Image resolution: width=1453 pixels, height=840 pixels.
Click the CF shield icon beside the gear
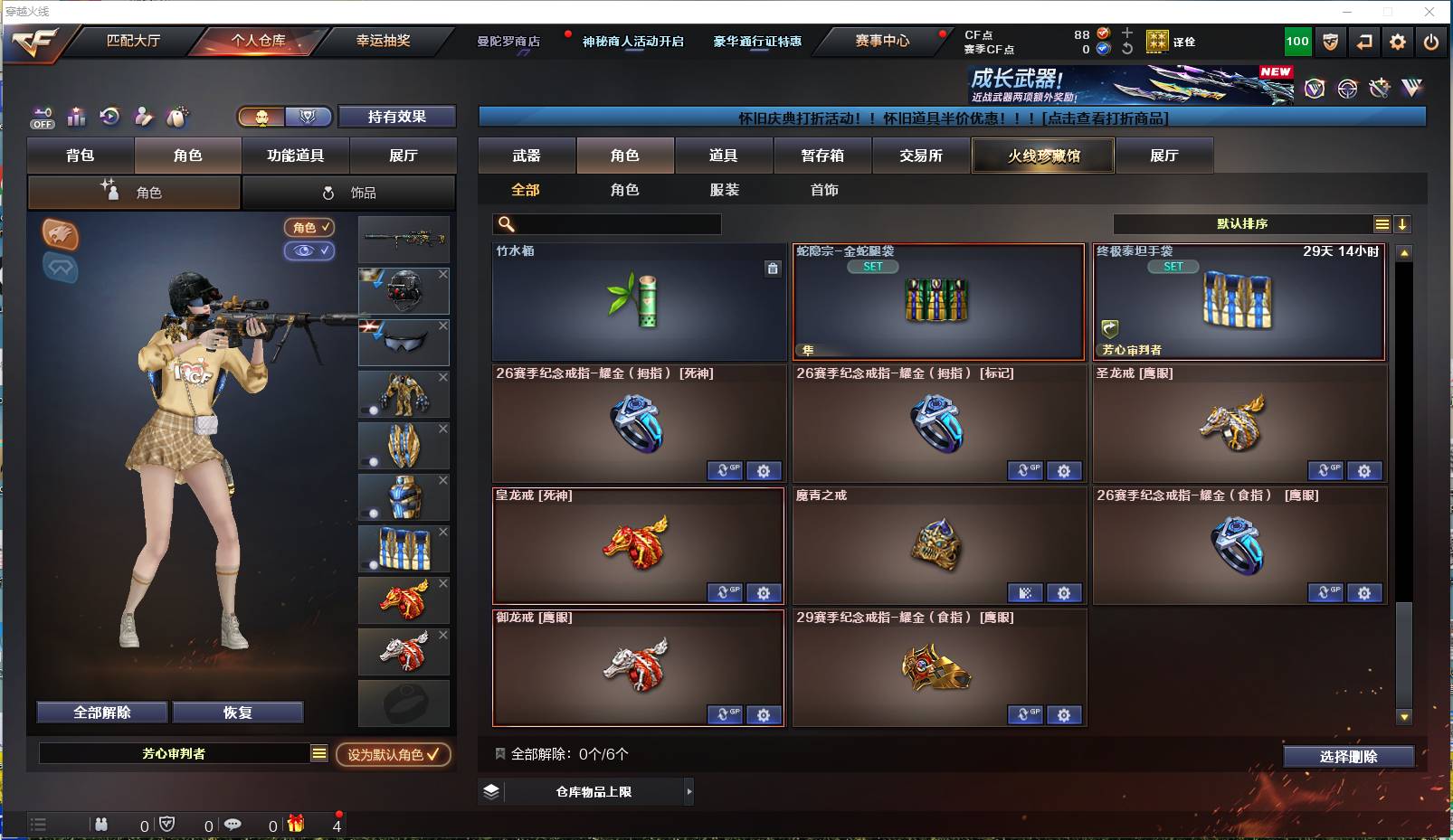[1330, 42]
